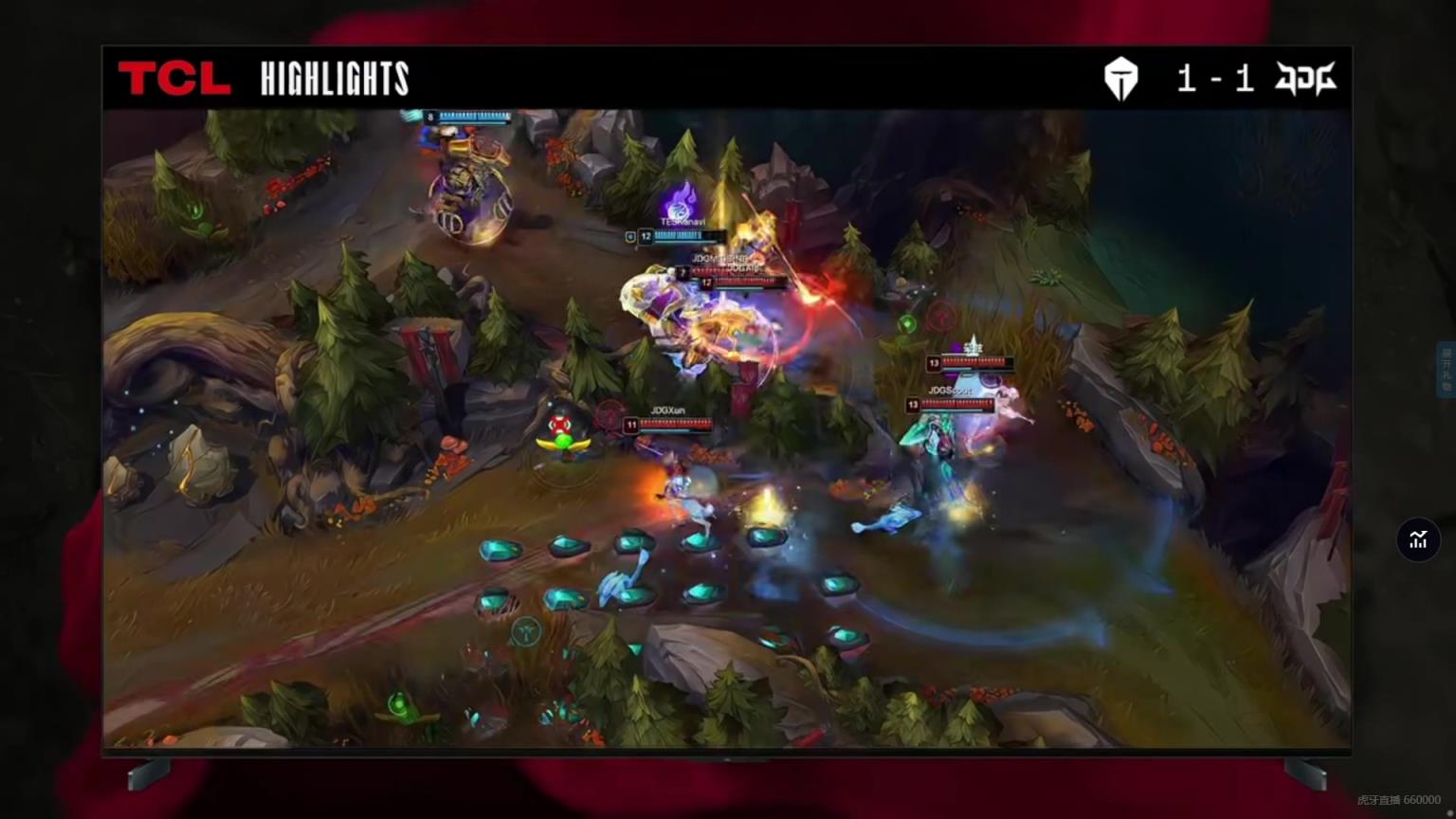Open the round chart statistics button

pos(1418,539)
